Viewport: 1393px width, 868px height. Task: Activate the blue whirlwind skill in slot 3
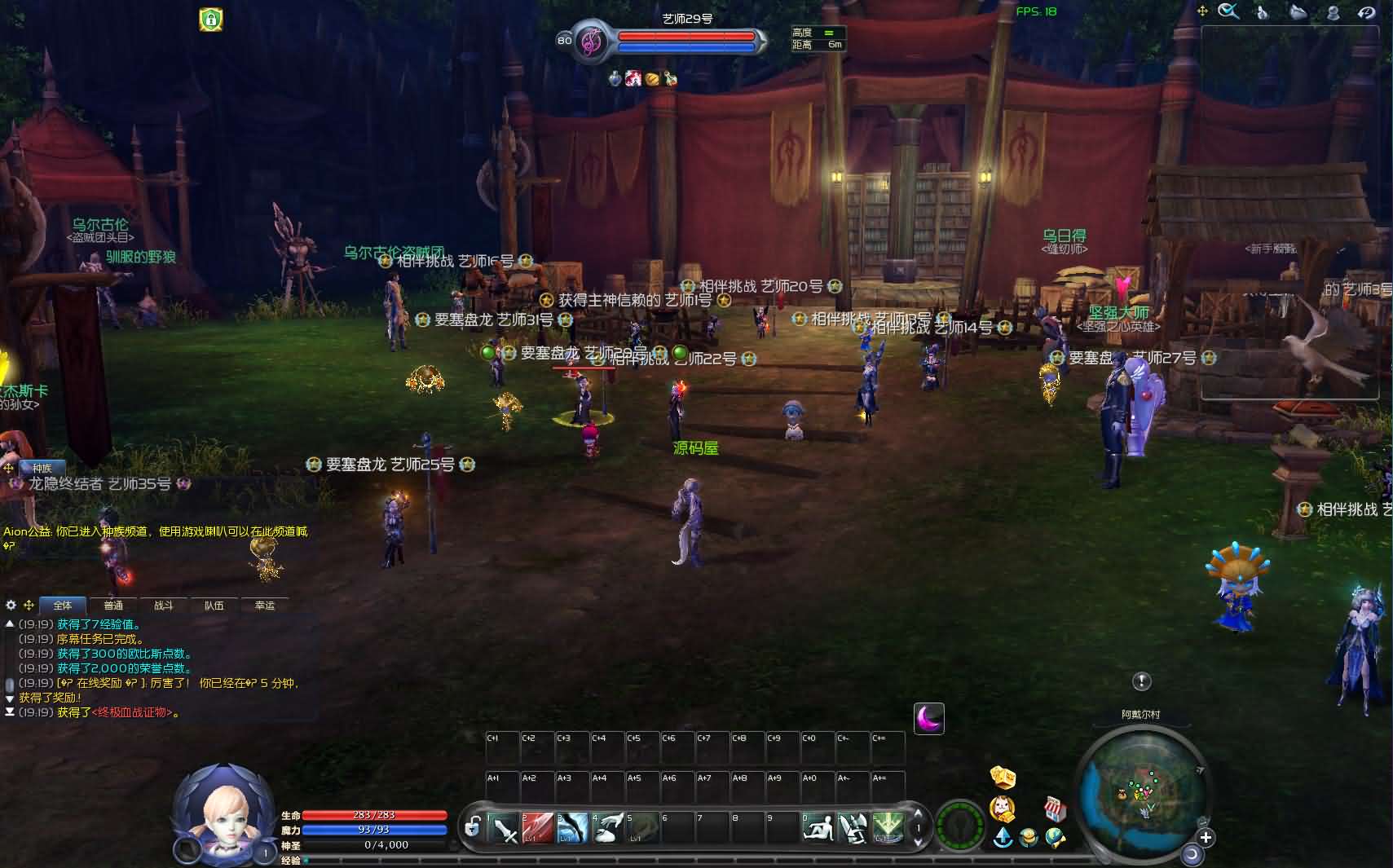click(x=573, y=828)
